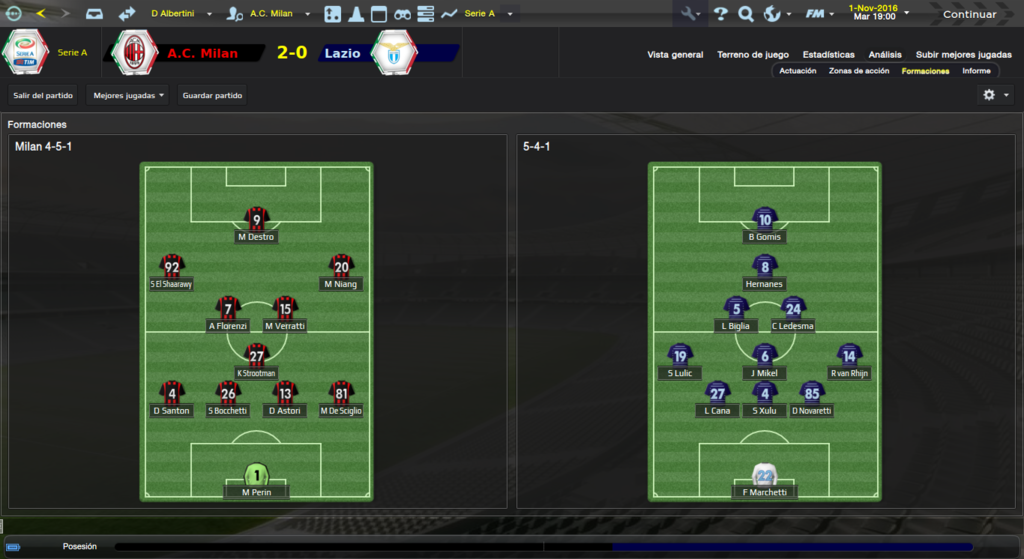Open the Actuación sub-tab
The height and width of the screenshot is (559, 1024).
[798, 71]
